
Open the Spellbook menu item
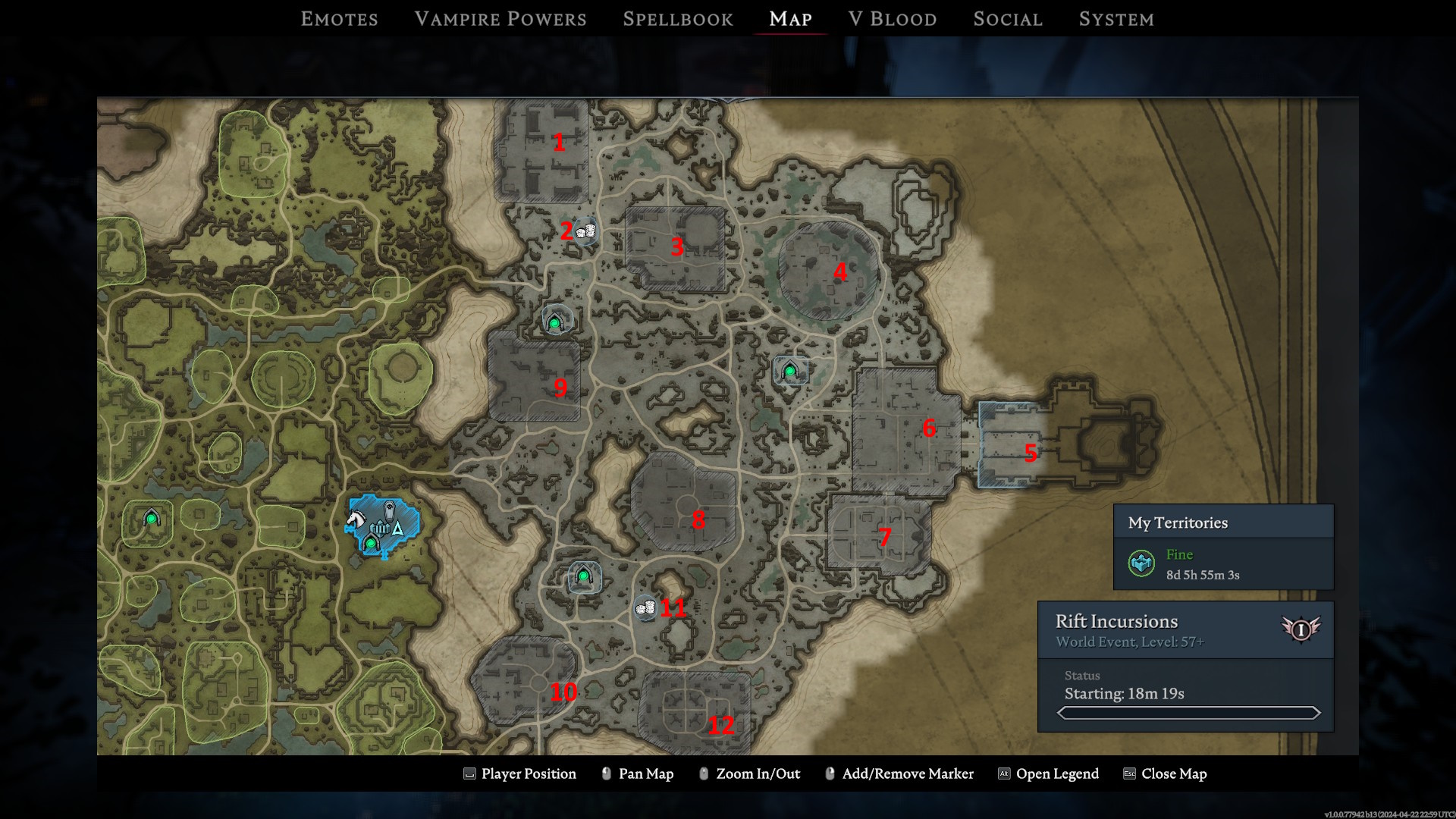(x=677, y=18)
